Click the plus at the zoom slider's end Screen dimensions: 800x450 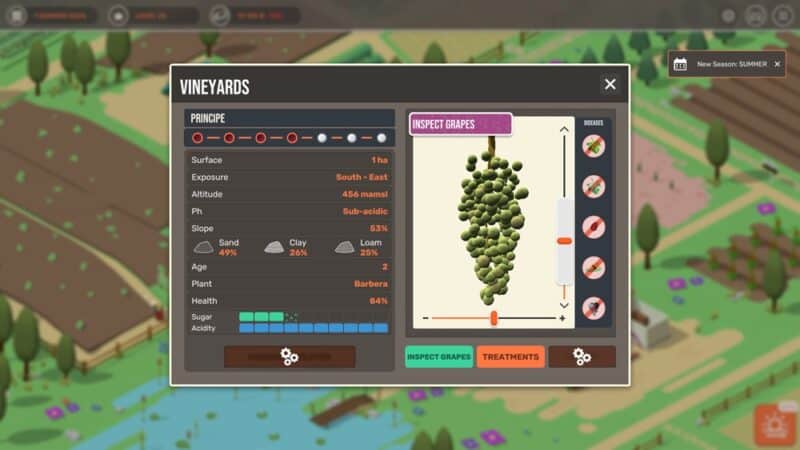pos(562,318)
